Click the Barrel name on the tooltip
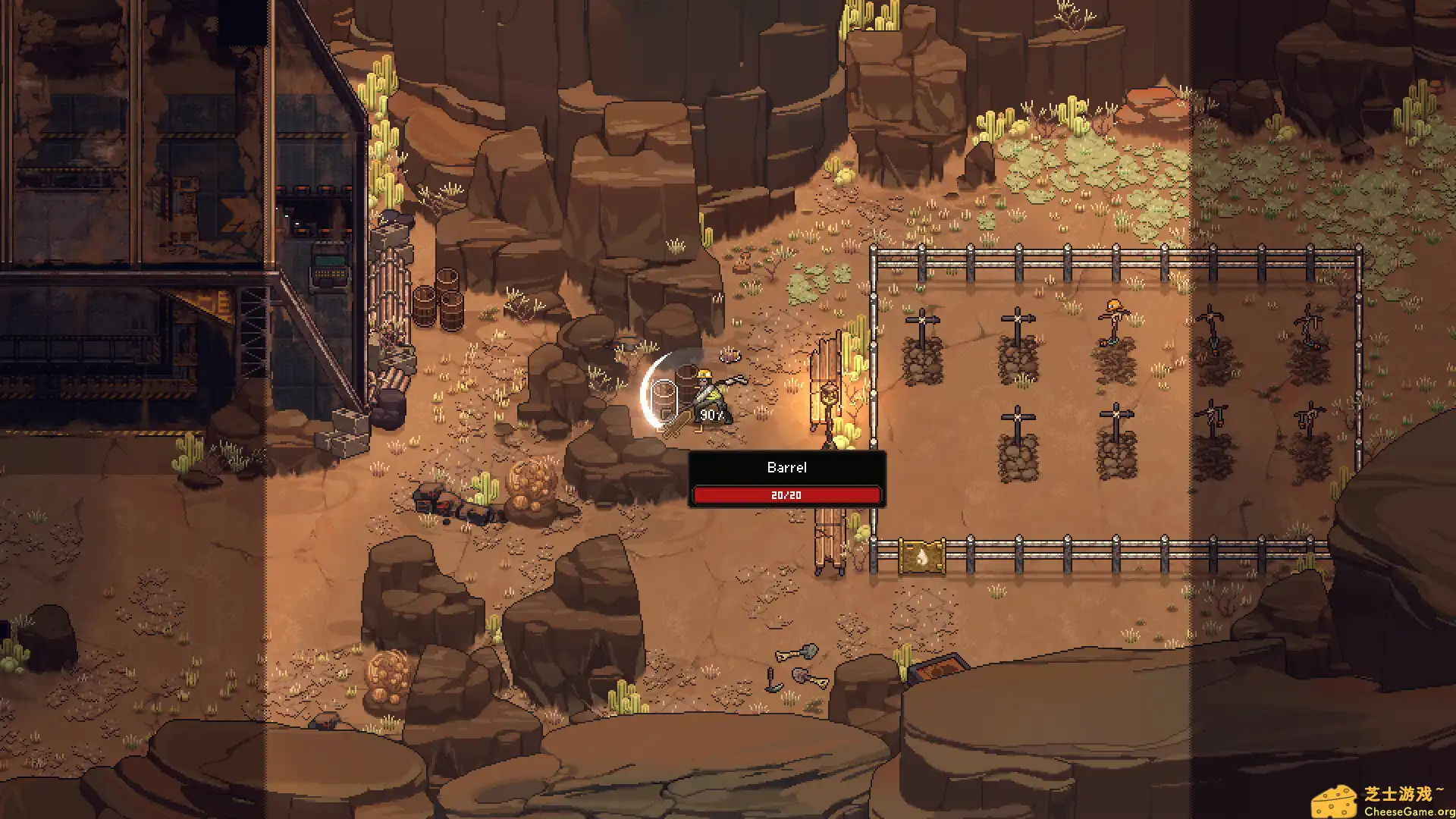The width and height of the screenshot is (1456, 819). tap(787, 467)
